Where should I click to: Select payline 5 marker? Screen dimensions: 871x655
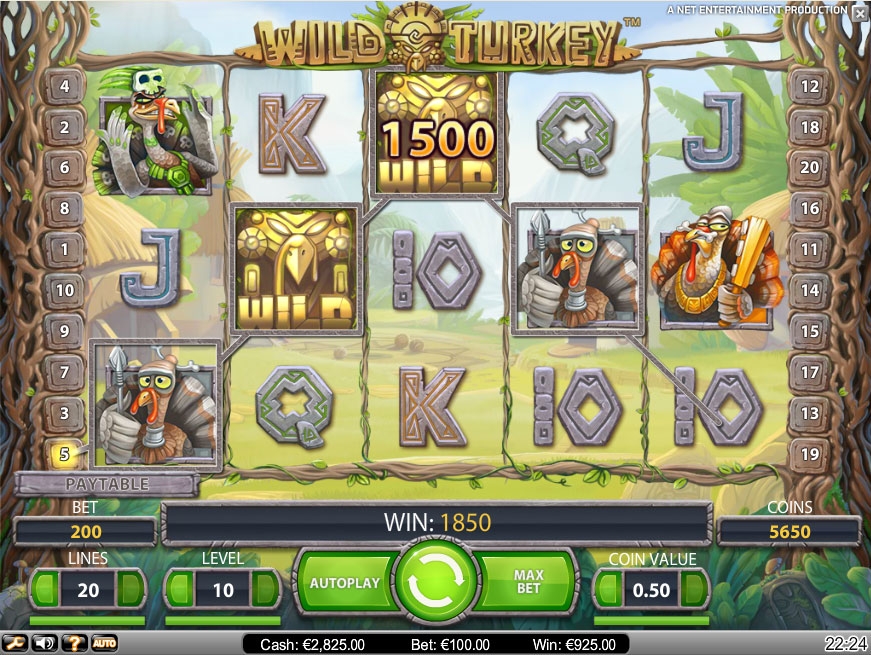[x=64, y=454]
